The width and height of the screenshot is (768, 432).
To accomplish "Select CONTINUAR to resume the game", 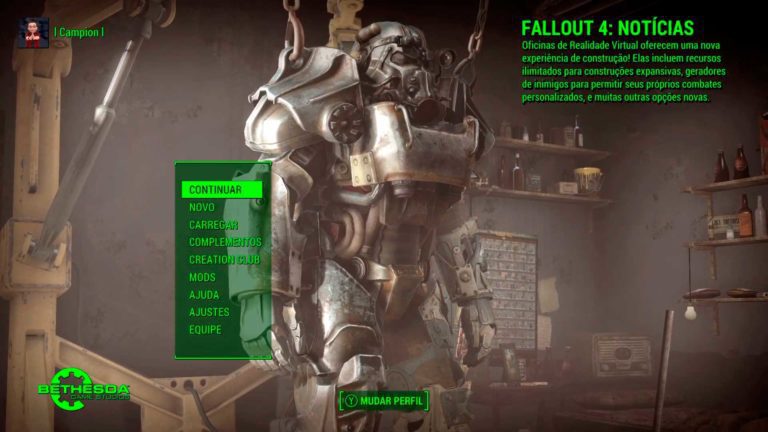I will (x=215, y=189).
